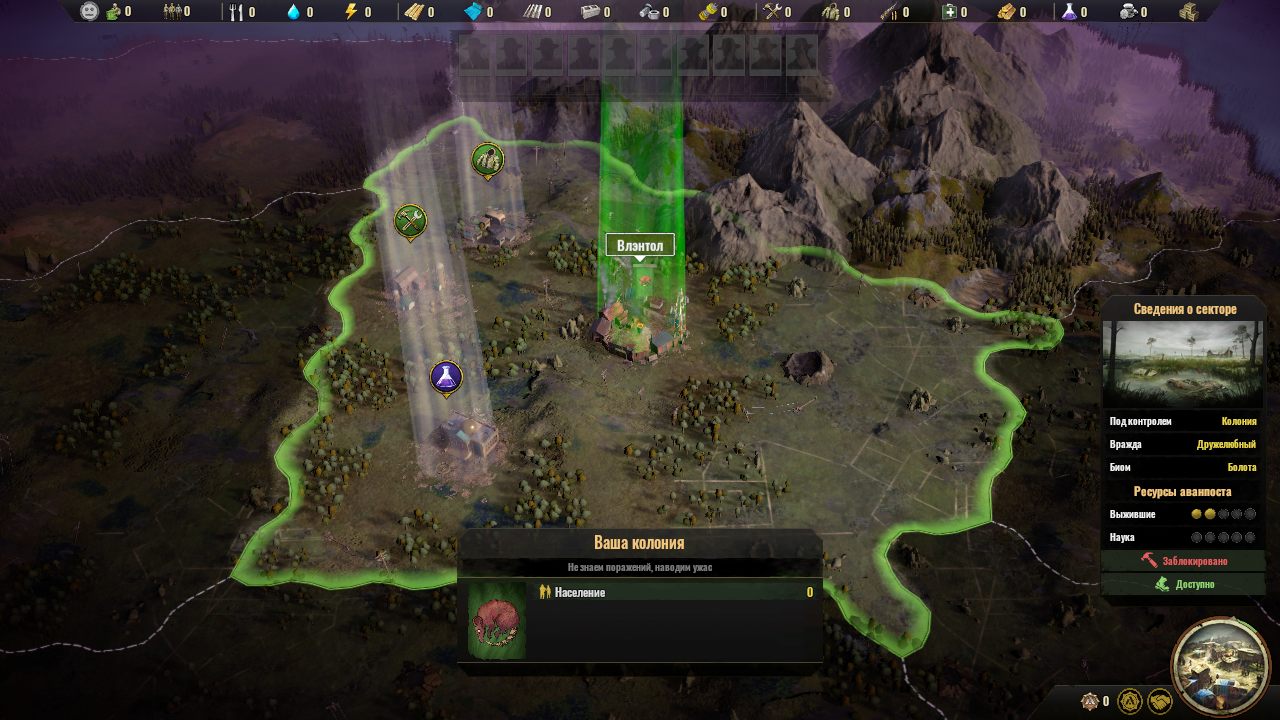Click the happiness face icon

(x=90, y=12)
